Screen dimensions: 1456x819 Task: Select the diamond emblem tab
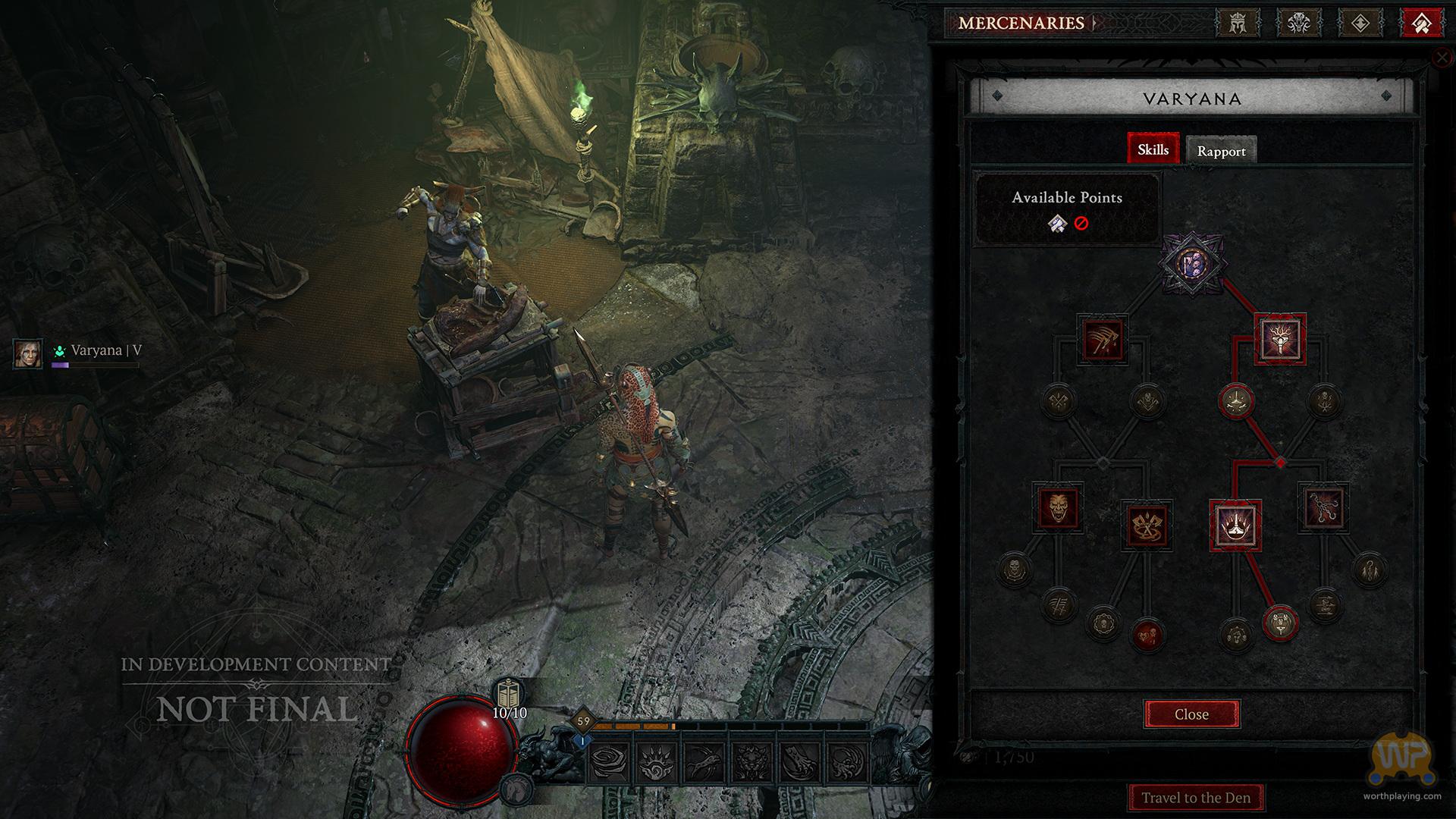(1360, 23)
